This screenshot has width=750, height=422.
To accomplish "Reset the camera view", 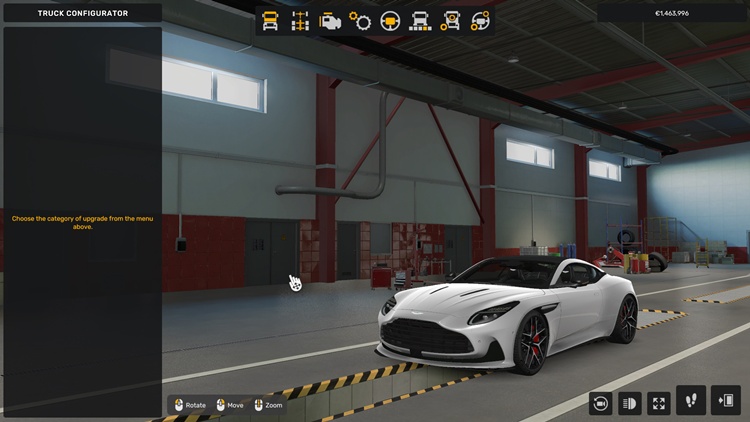I will coord(601,403).
